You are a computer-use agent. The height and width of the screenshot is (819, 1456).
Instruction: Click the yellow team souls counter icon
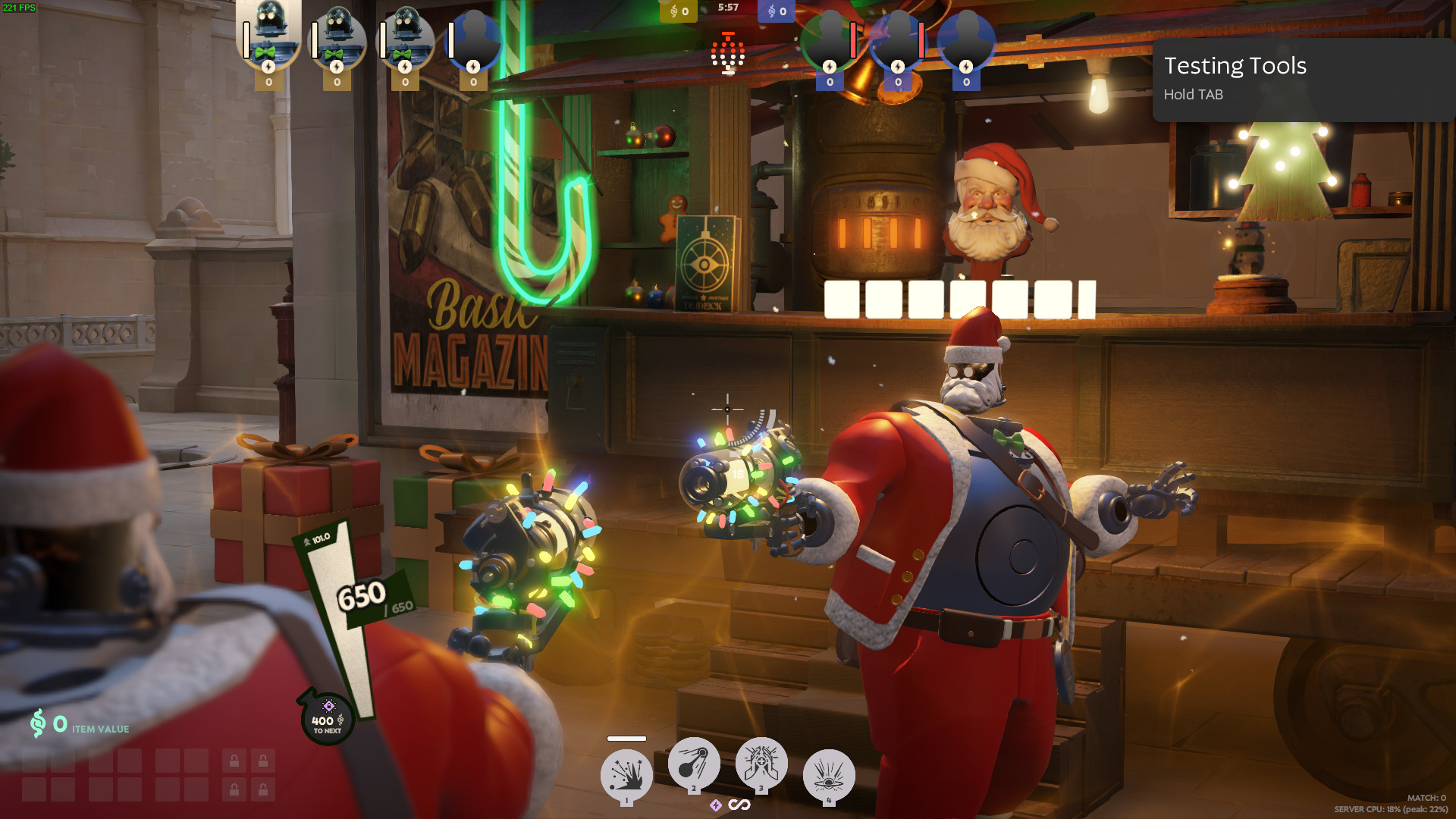coord(673,11)
